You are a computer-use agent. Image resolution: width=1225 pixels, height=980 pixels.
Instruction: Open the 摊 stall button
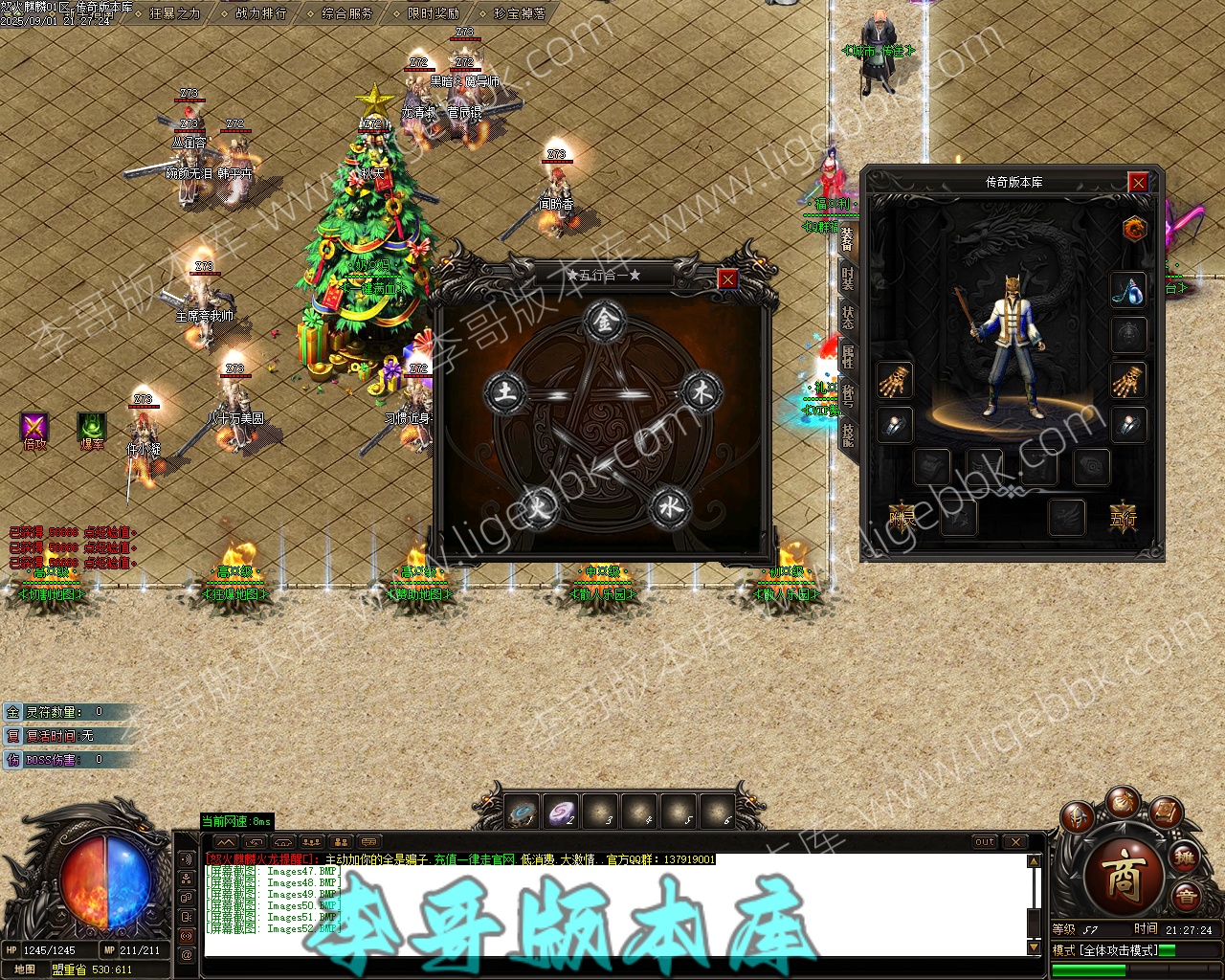click(x=1185, y=857)
